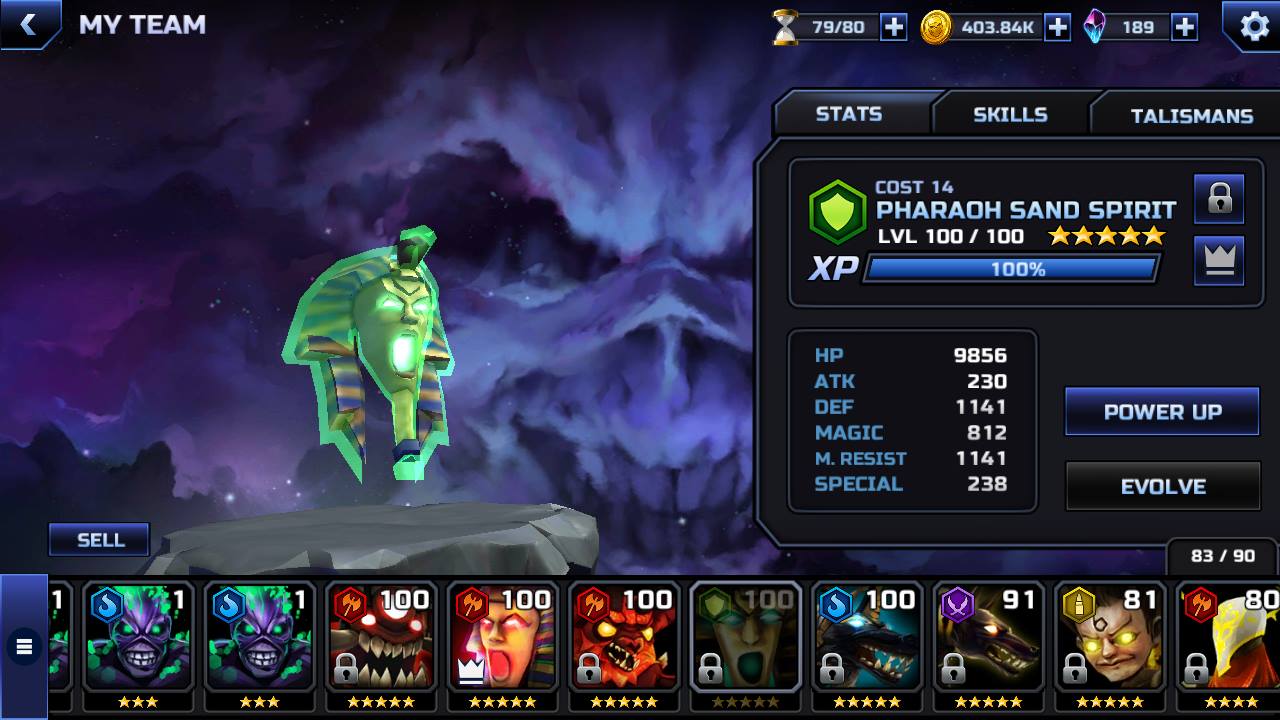Add more purple gems
Viewport: 1280px width, 720px height.
click(x=1184, y=28)
